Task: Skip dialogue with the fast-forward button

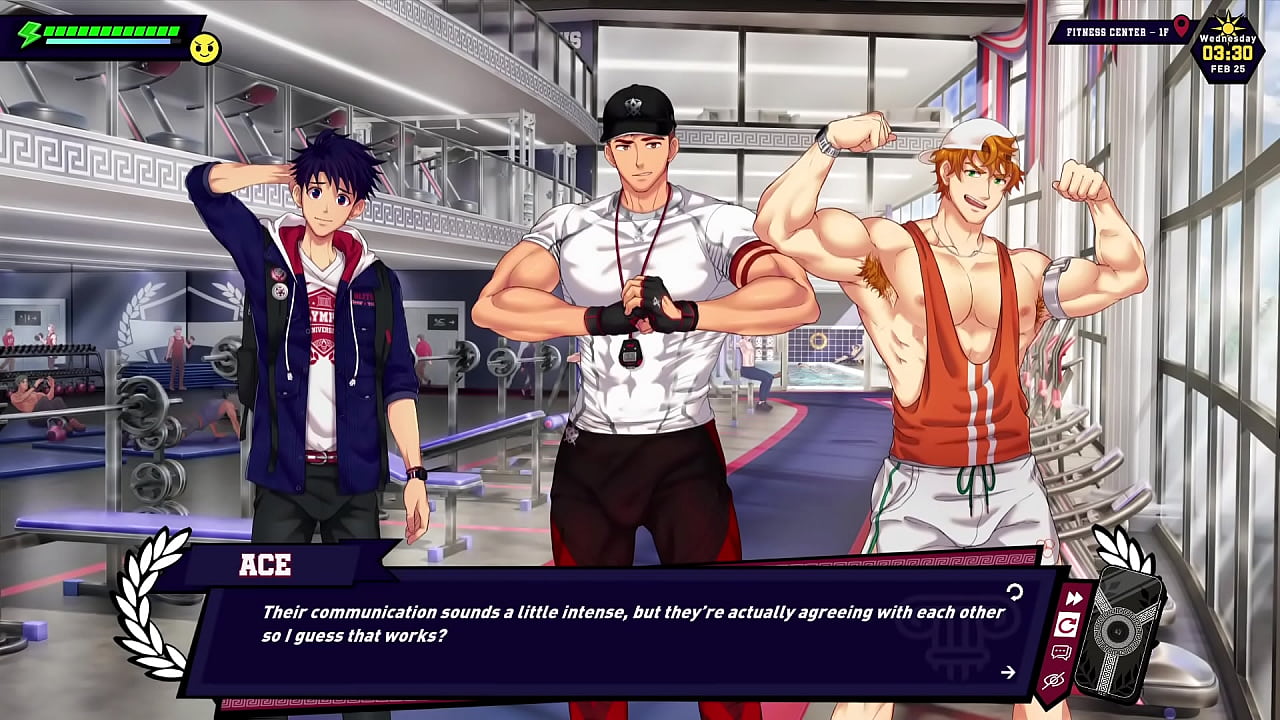Action: tap(1073, 598)
